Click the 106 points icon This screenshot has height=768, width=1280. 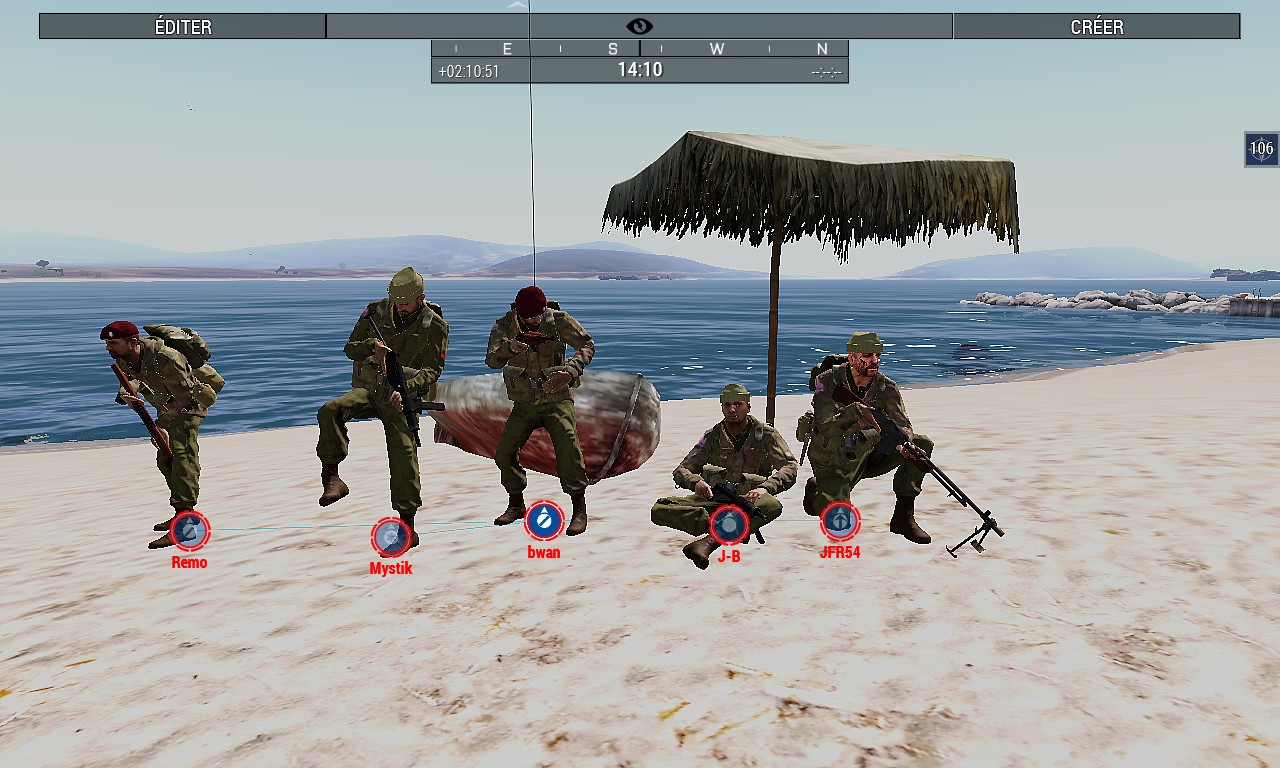1261,149
